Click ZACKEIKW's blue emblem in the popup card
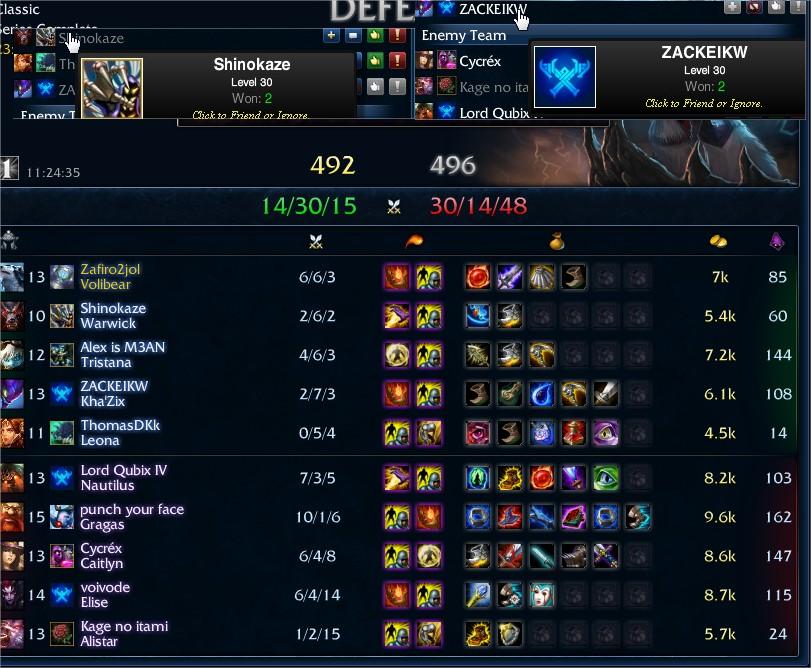The height and width of the screenshot is (668, 811). coord(565,76)
